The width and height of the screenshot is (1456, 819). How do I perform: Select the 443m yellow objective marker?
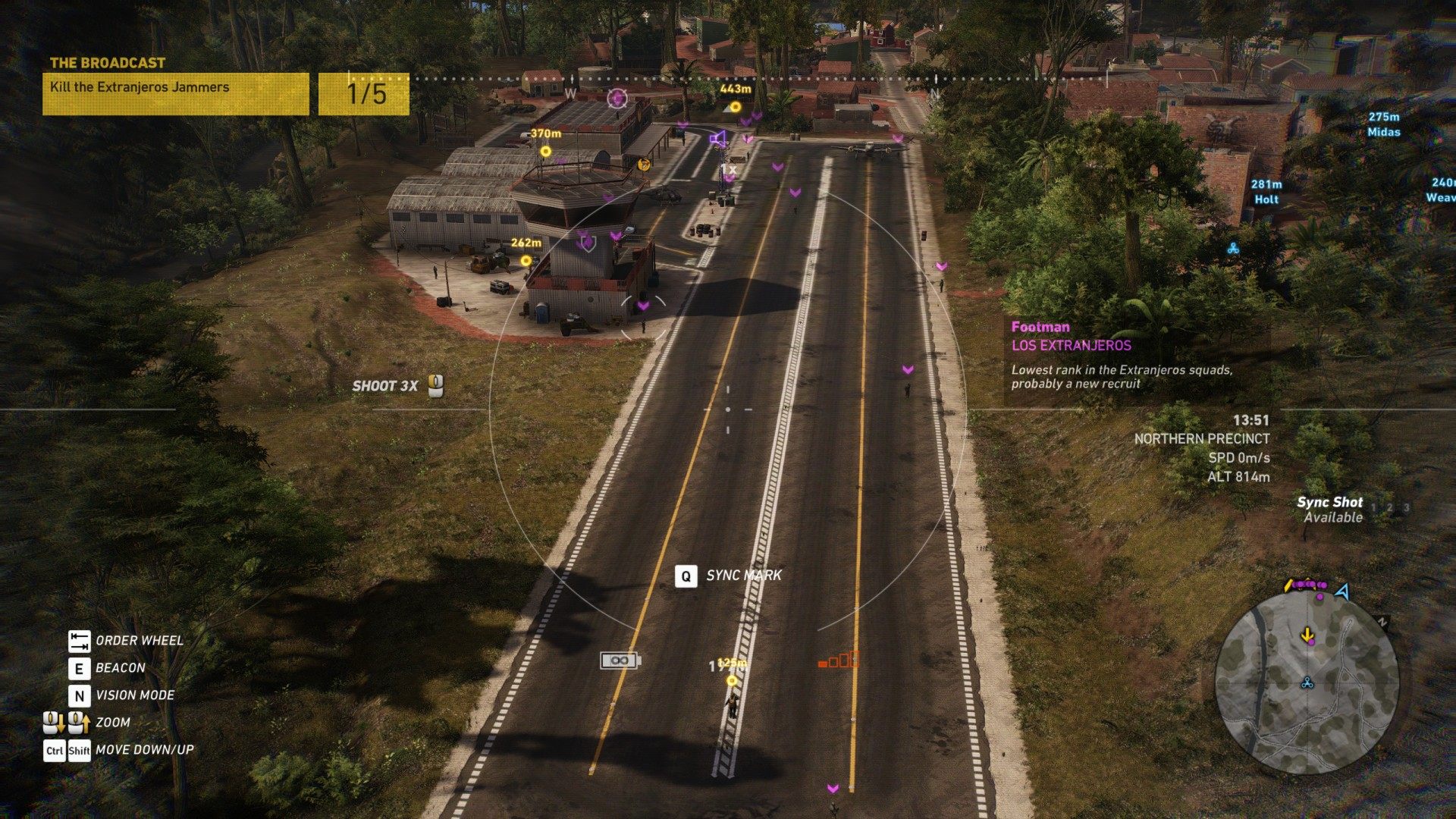(735, 106)
